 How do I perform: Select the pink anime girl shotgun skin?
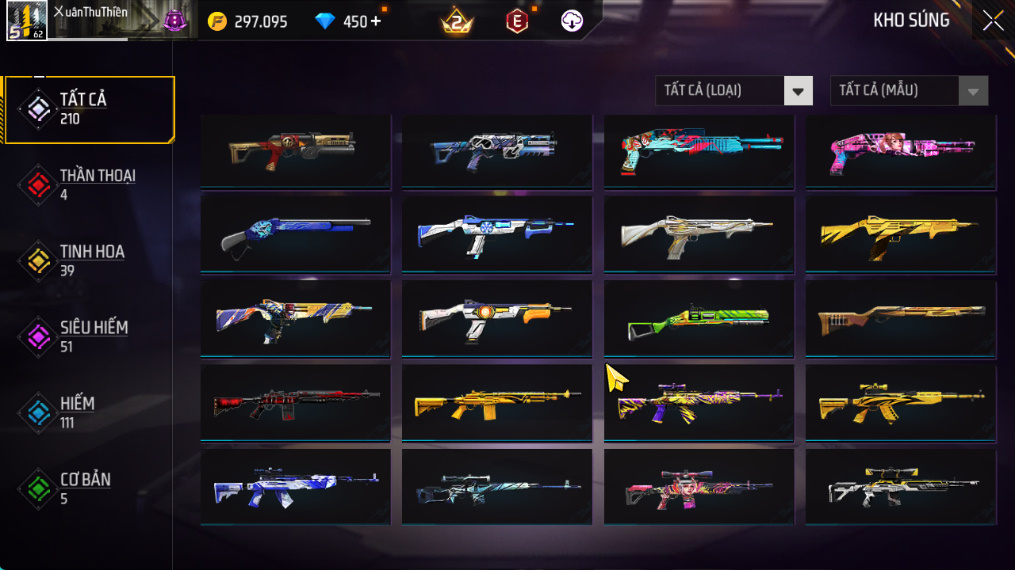click(x=900, y=150)
